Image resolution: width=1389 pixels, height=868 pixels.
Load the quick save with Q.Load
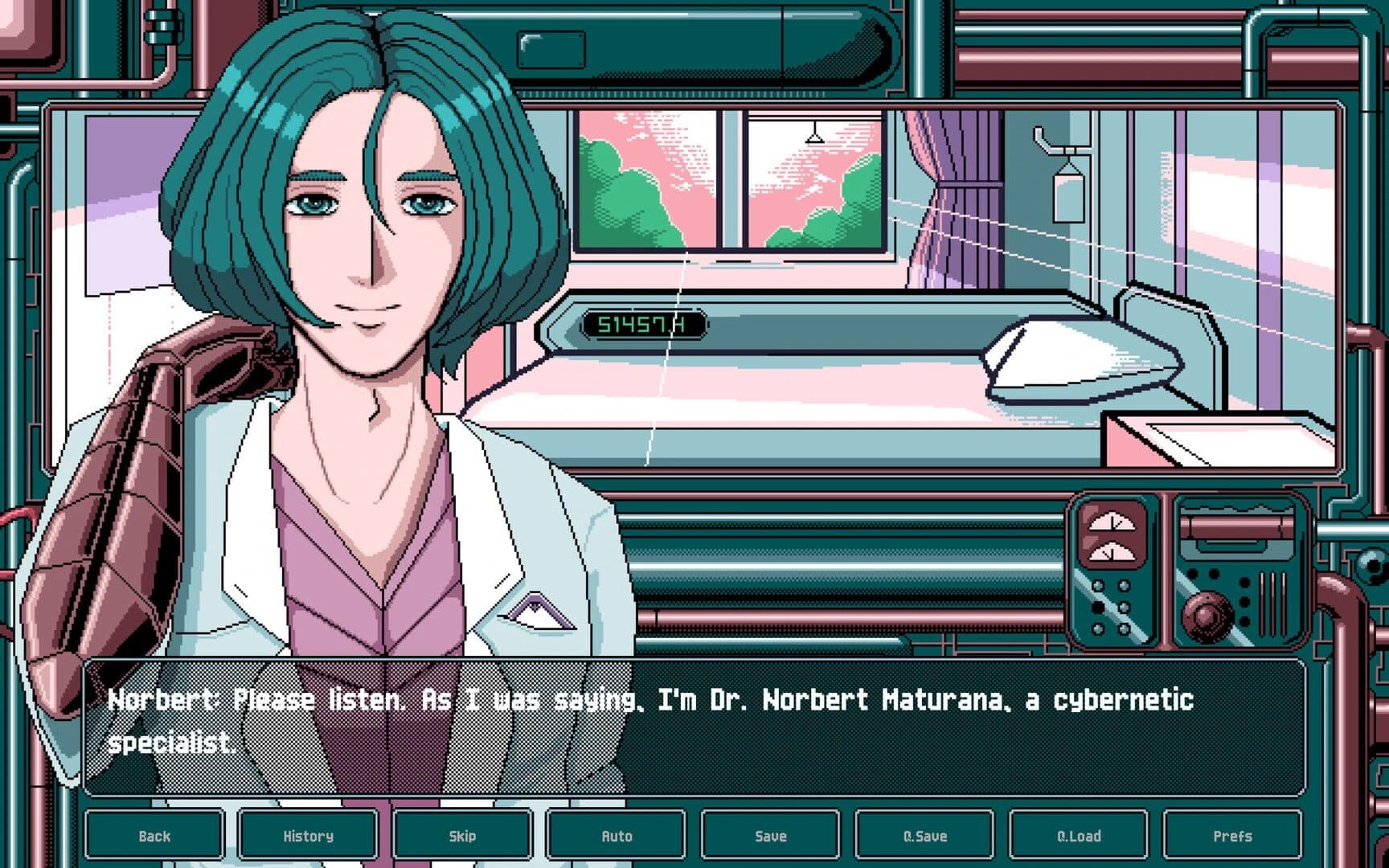1078,836
